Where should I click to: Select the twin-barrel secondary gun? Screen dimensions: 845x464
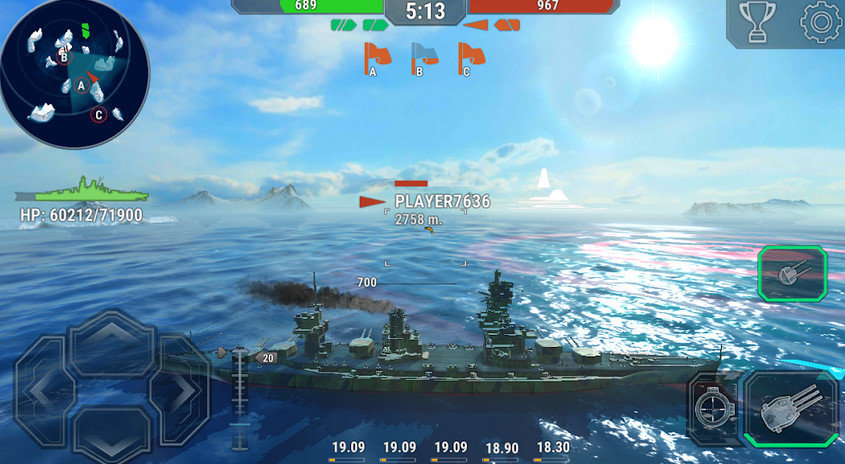tap(791, 273)
